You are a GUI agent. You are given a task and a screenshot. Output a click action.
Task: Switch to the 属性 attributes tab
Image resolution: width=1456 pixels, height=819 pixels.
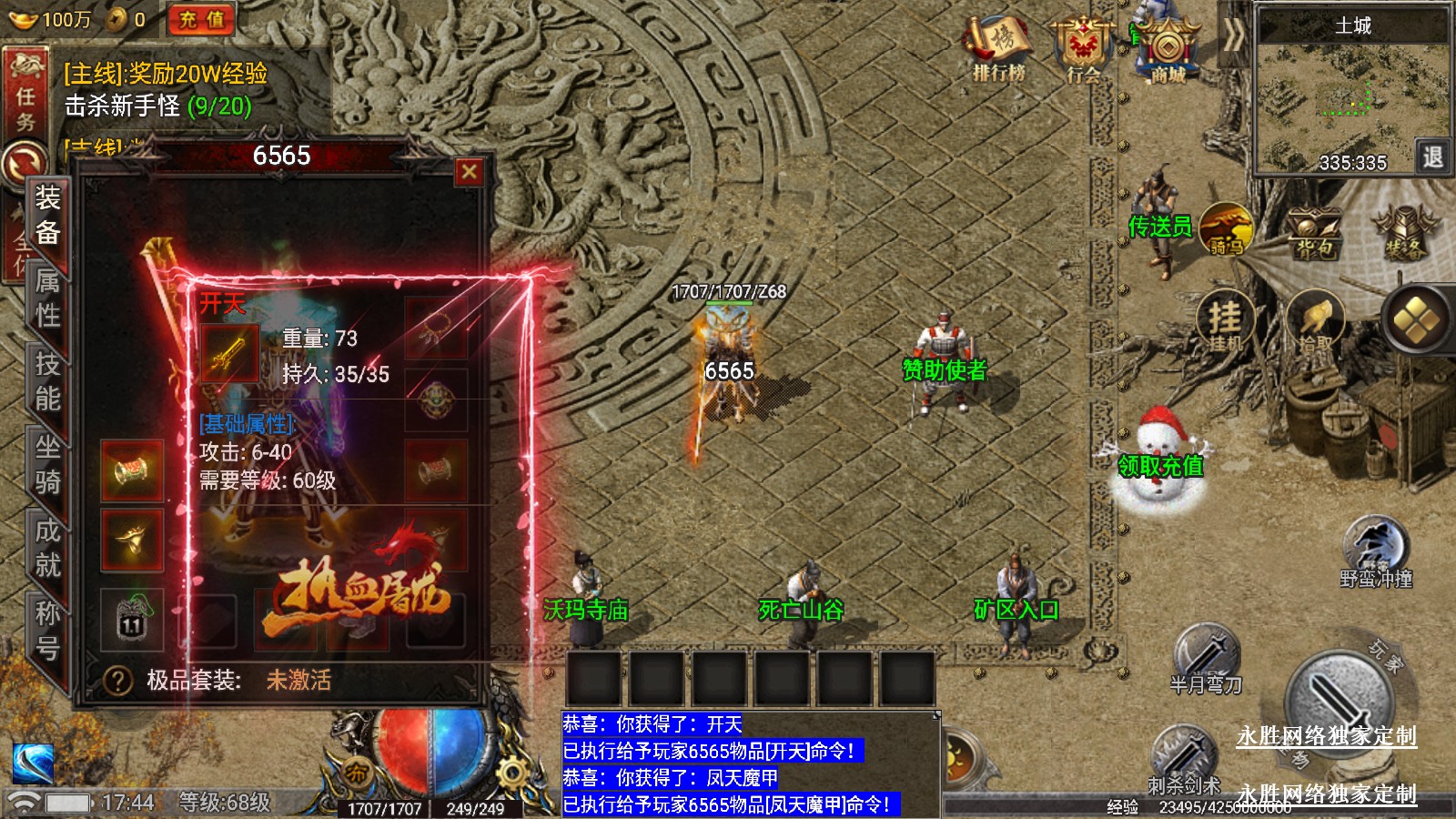pyautogui.click(x=48, y=298)
